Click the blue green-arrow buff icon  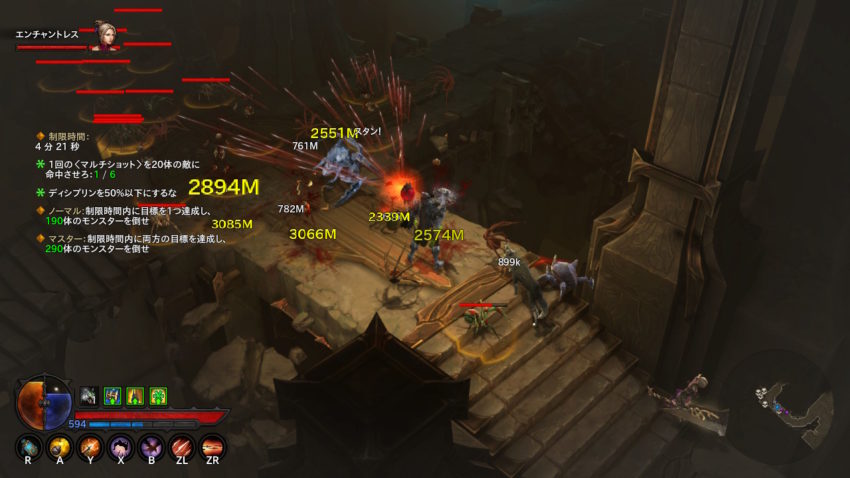[111, 396]
